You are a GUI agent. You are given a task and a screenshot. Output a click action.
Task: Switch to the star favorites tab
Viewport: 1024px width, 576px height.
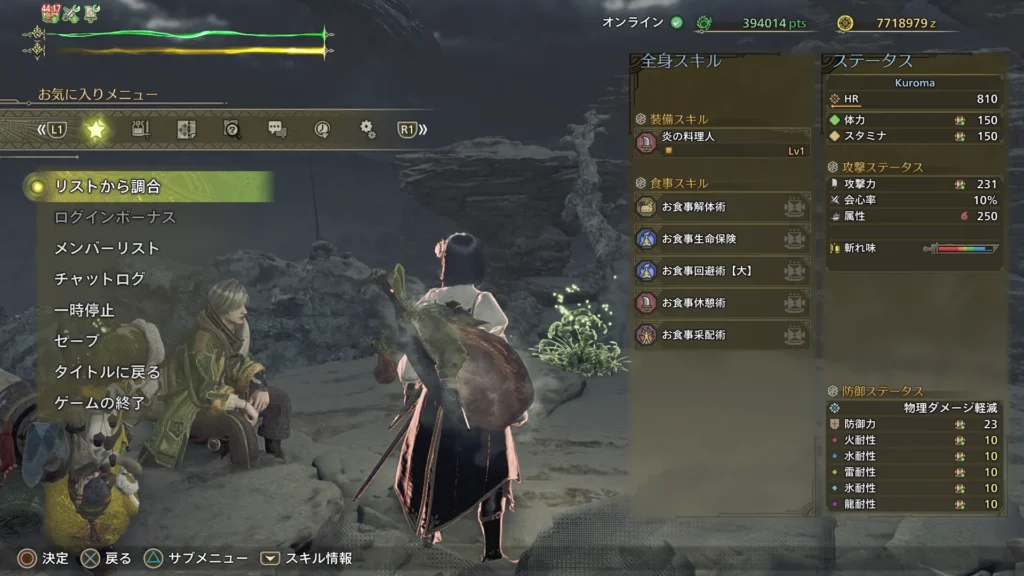[95, 129]
